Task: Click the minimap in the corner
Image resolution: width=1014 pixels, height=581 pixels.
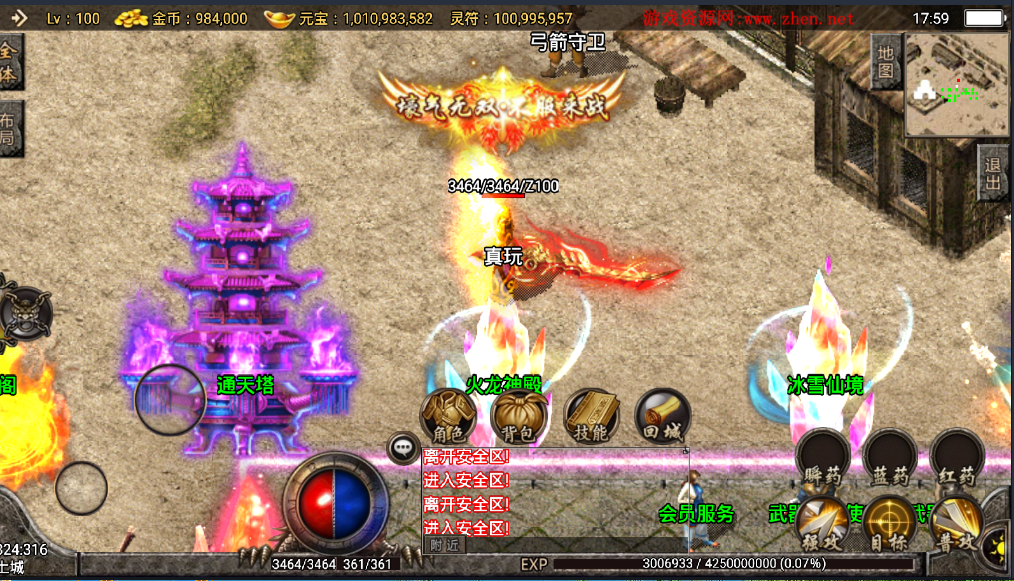Action: pos(958,86)
